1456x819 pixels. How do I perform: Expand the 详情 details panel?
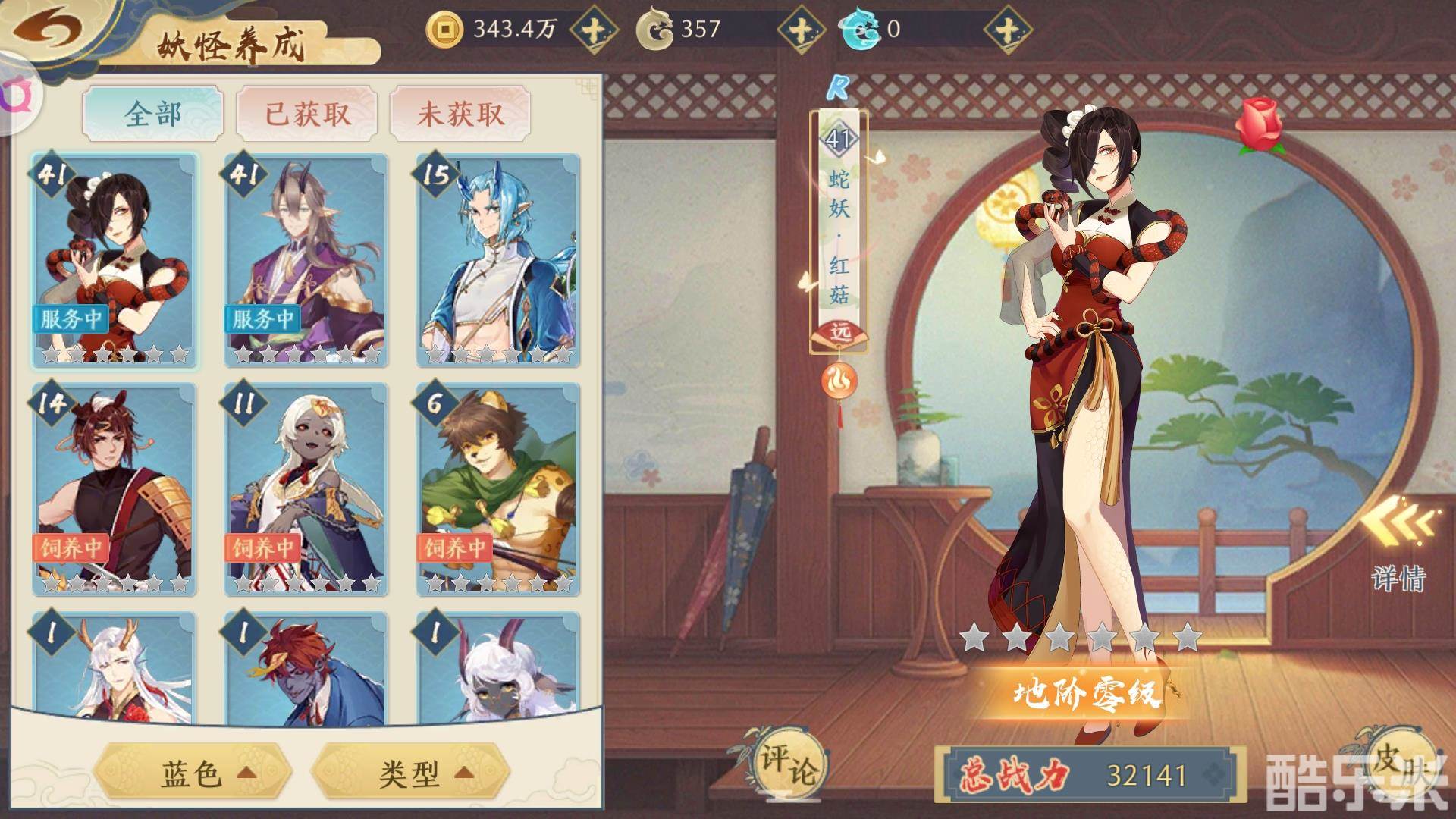1398,546
